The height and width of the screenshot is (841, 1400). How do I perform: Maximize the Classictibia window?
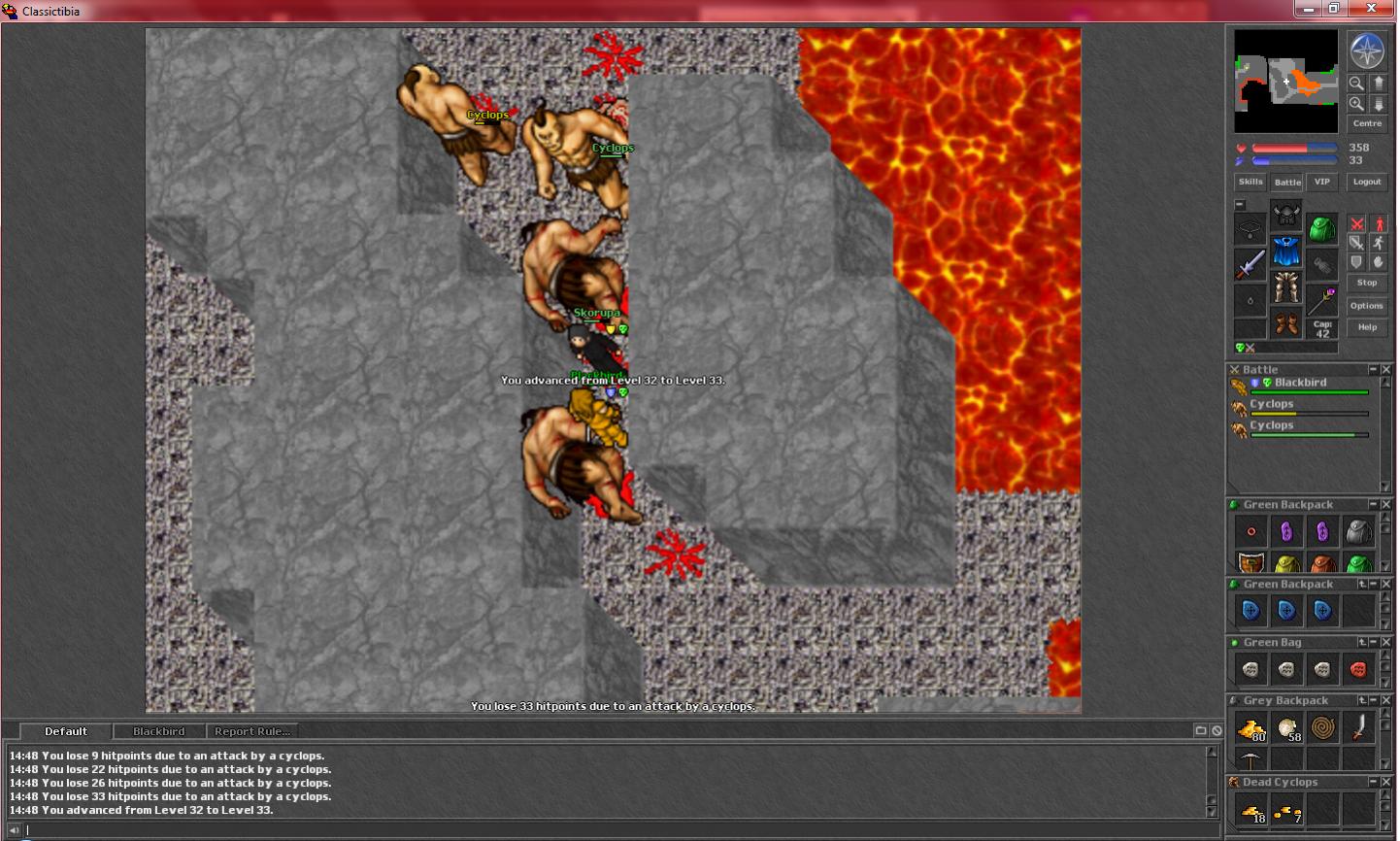pyautogui.click(x=1334, y=9)
